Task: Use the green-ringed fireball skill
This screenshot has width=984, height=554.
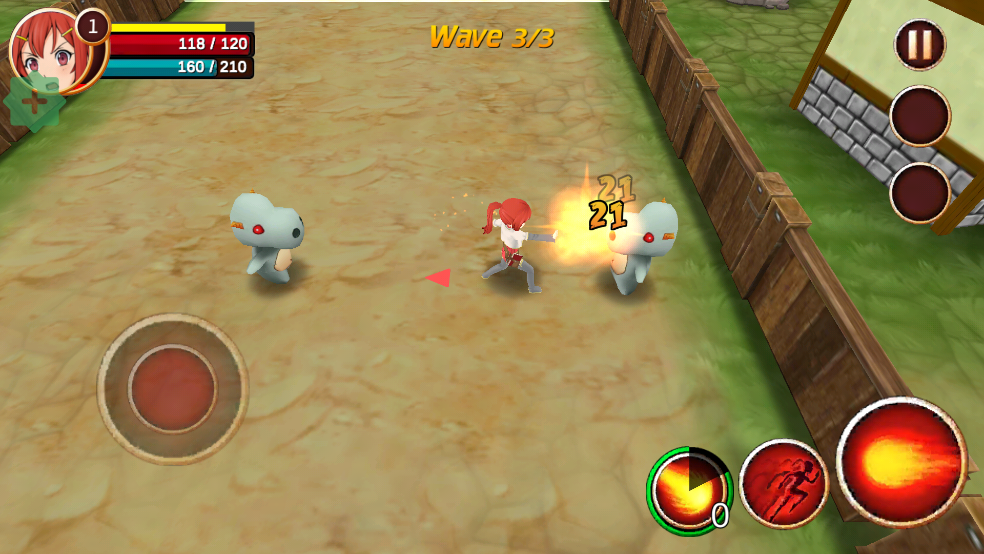Action: click(x=690, y=490)
